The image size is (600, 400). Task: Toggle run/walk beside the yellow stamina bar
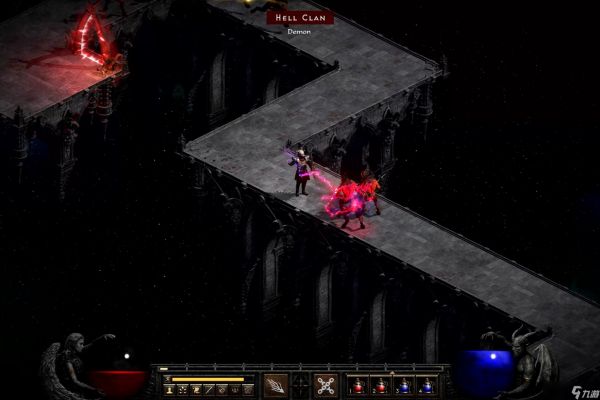click(x=167, y=379)
